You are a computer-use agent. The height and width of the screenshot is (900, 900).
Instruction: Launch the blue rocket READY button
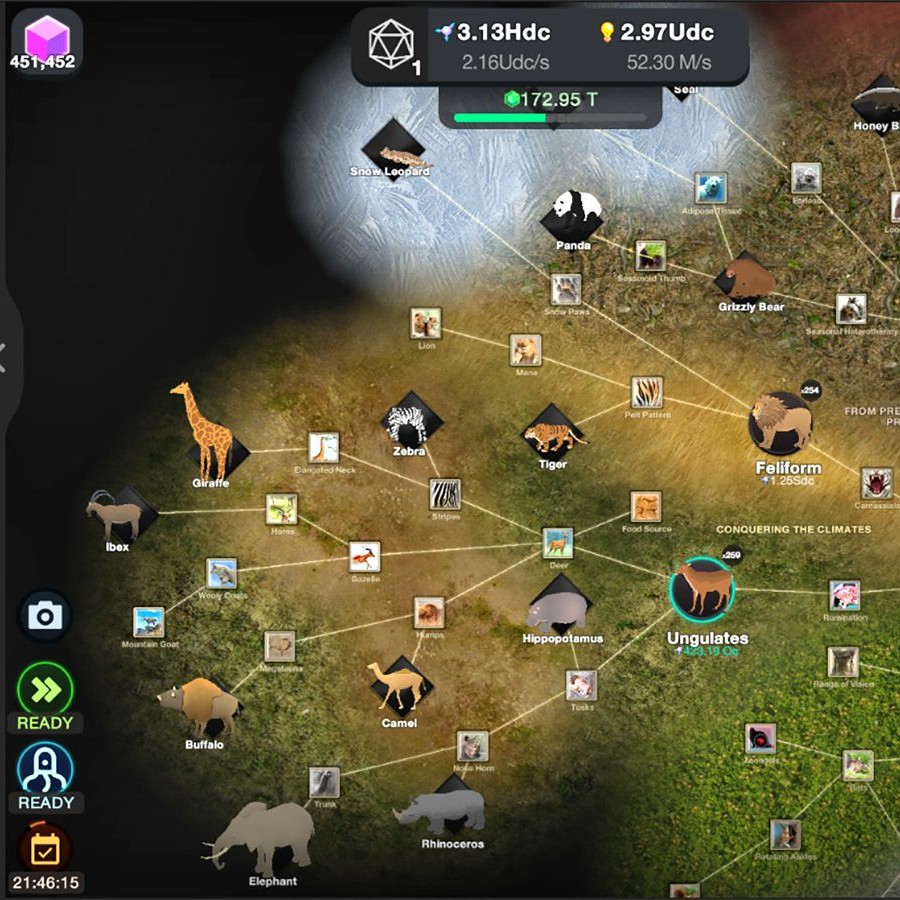[x=45, y=768]
